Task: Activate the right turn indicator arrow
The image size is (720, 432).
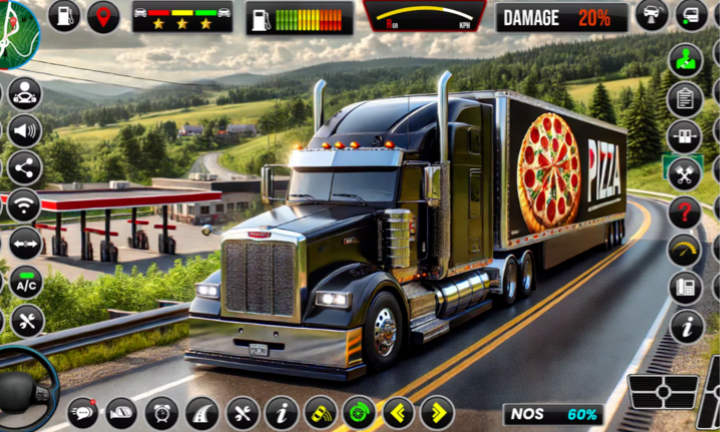Action: [x=437, y=412]
